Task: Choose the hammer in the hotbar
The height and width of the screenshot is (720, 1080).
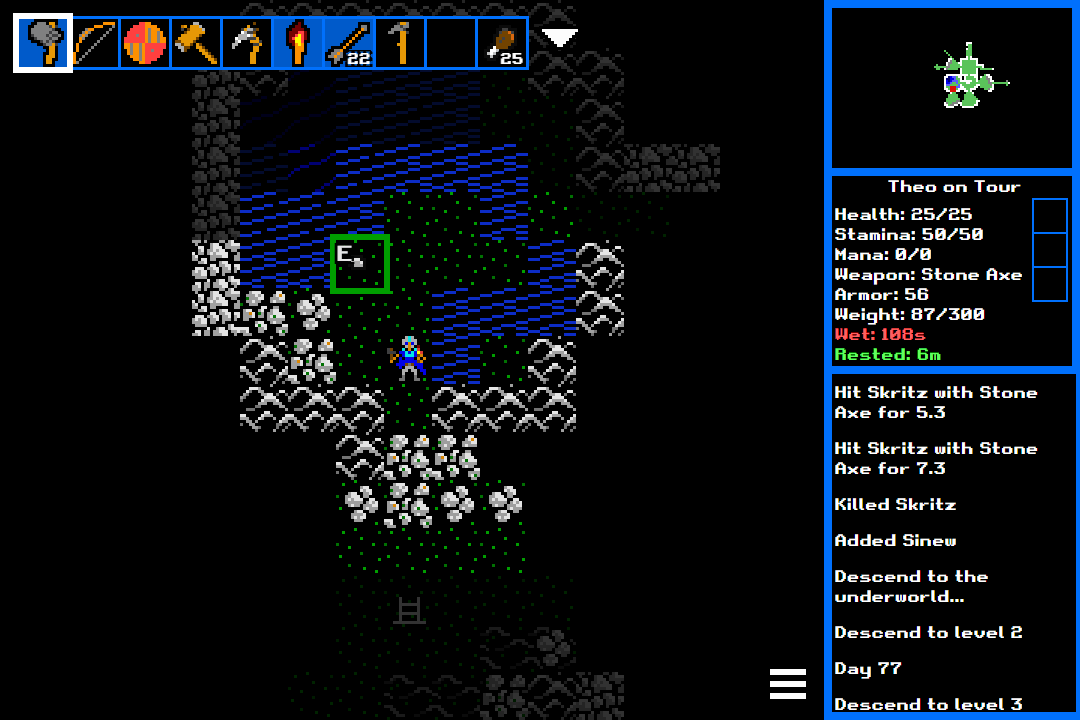Action: [x=196, y=43]
